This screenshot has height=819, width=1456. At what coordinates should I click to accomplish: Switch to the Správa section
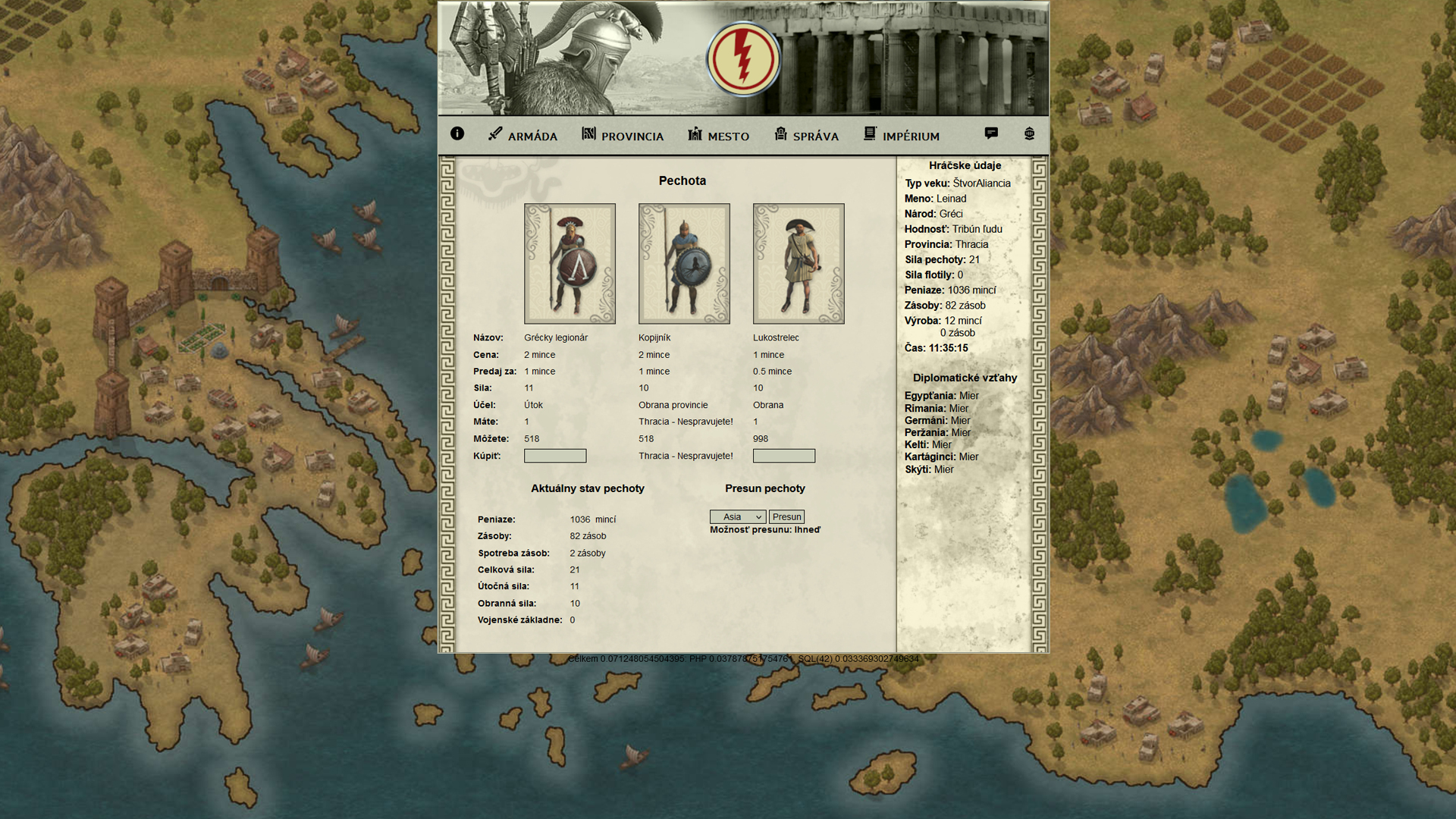coord(806,136)
